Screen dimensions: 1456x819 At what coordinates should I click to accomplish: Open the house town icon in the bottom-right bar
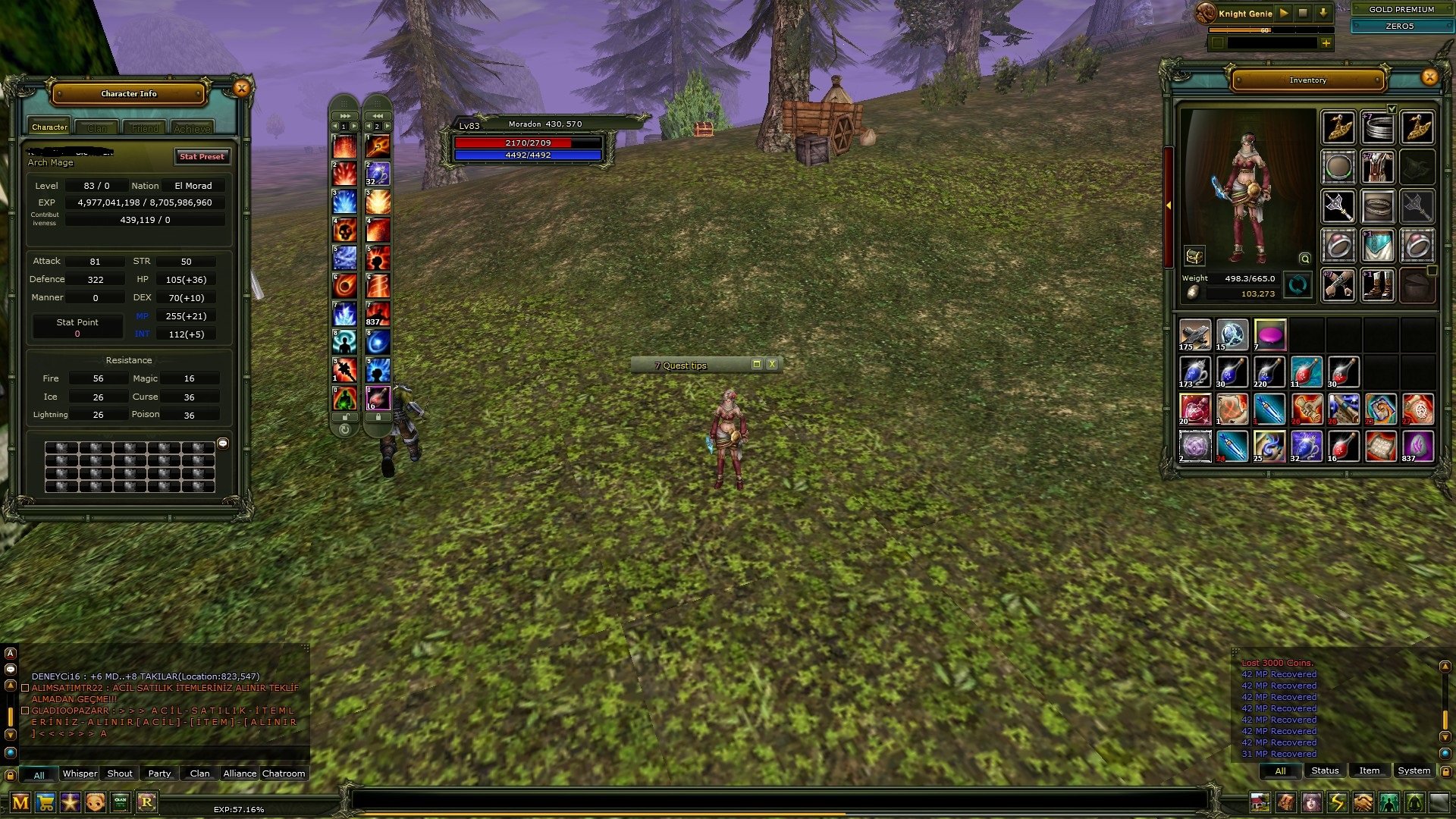(1260, 802)
